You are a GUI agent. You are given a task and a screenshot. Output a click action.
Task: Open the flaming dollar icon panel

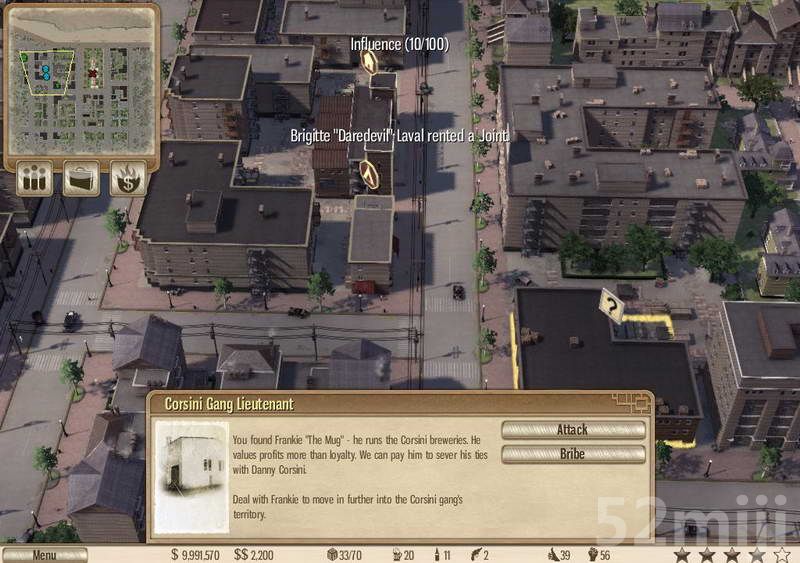click(128, 179)
